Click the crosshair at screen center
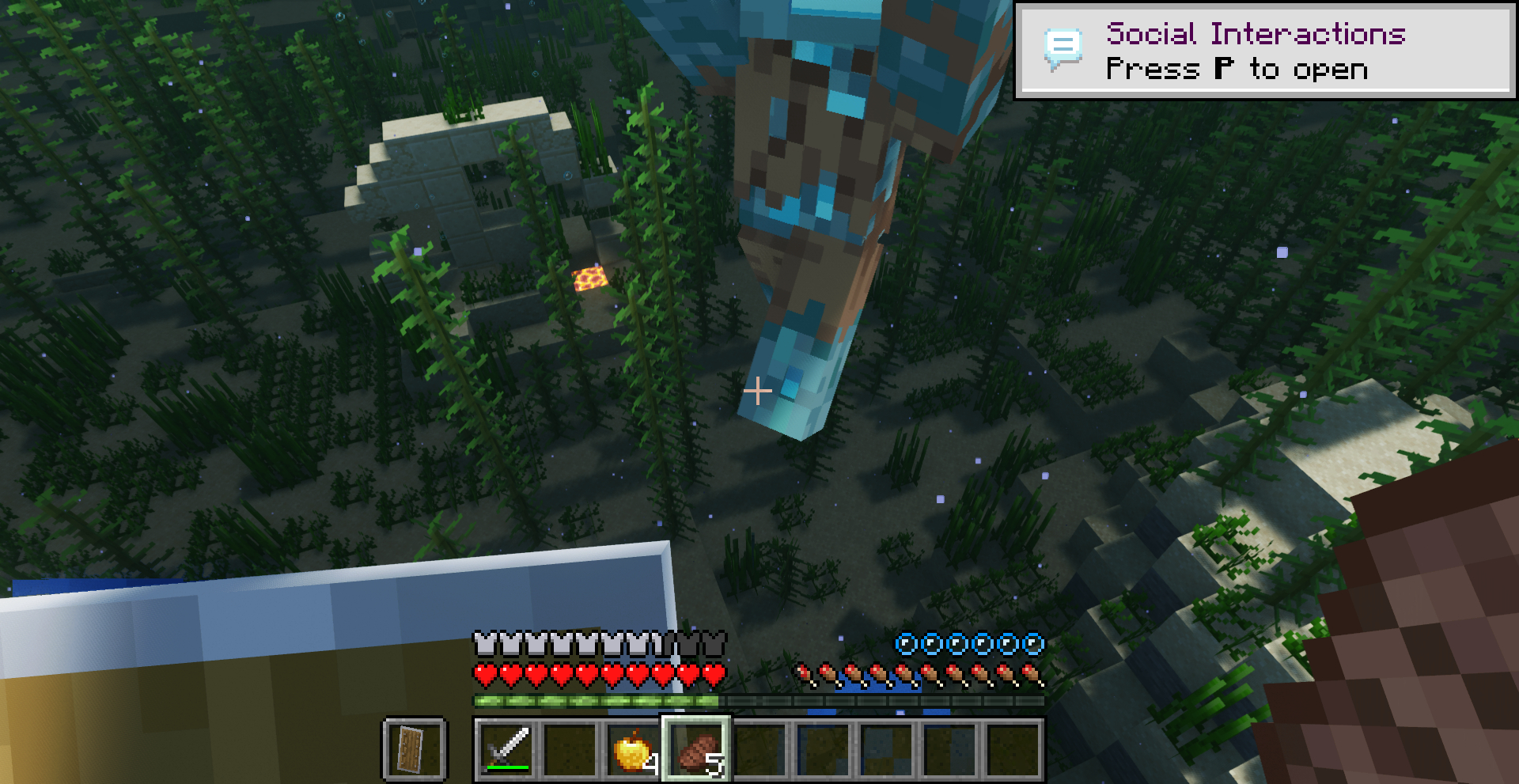Screen dimensions: 1519x784 click(x=758, y=390)
